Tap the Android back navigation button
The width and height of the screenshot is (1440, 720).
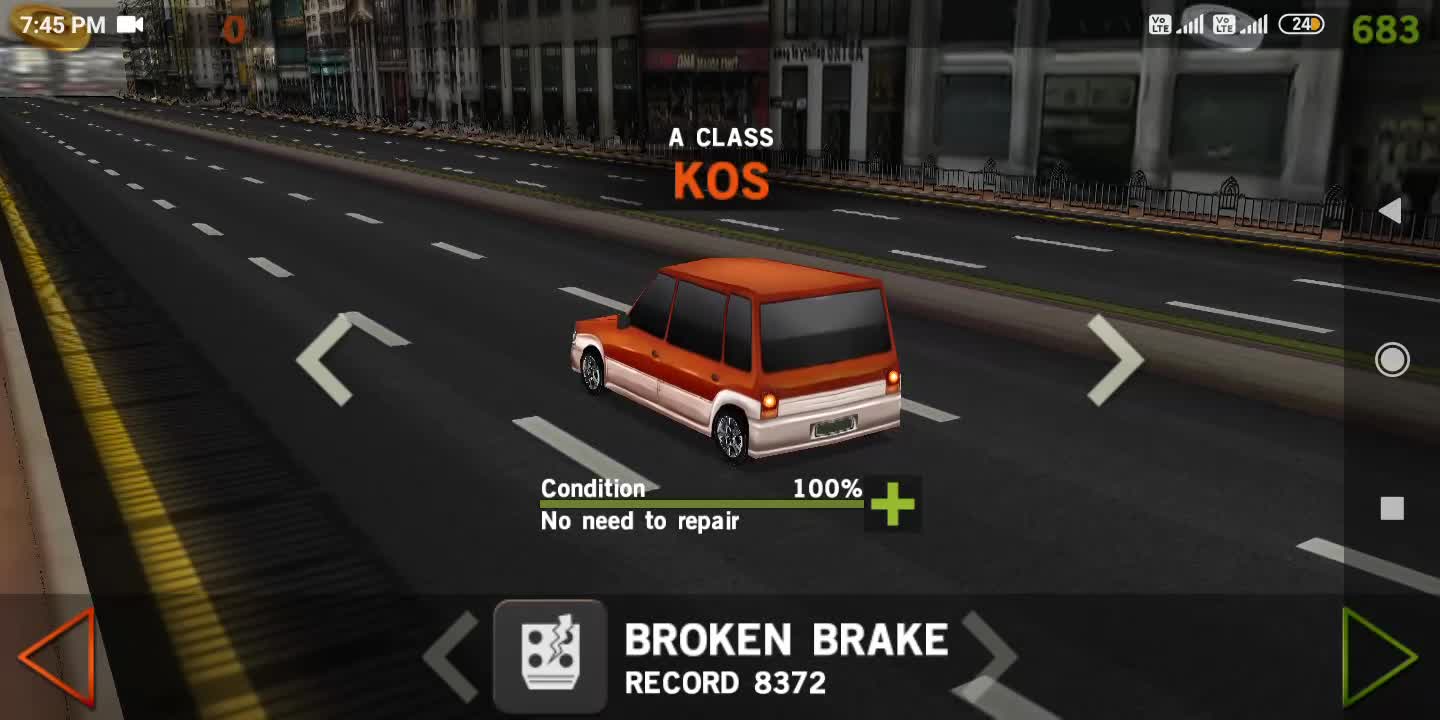click(1390, 211)
